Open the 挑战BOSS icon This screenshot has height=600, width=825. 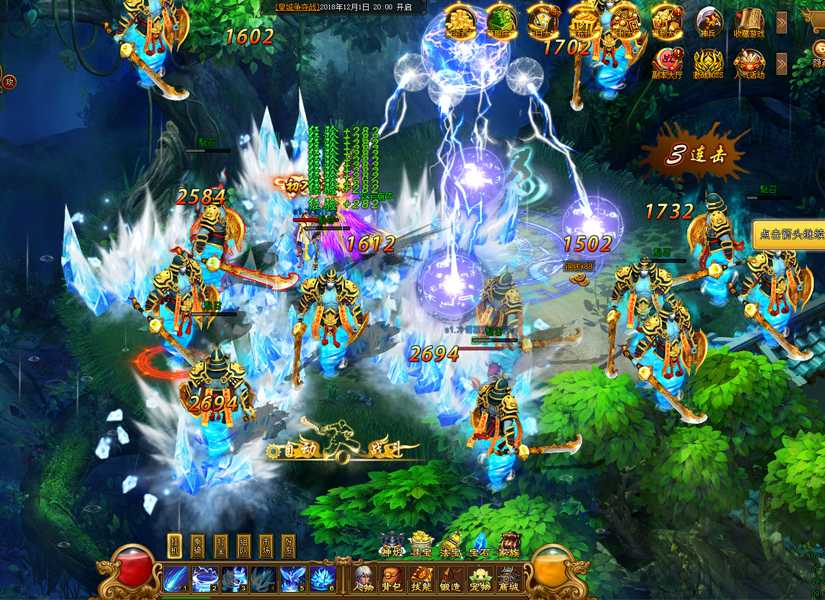708,63
